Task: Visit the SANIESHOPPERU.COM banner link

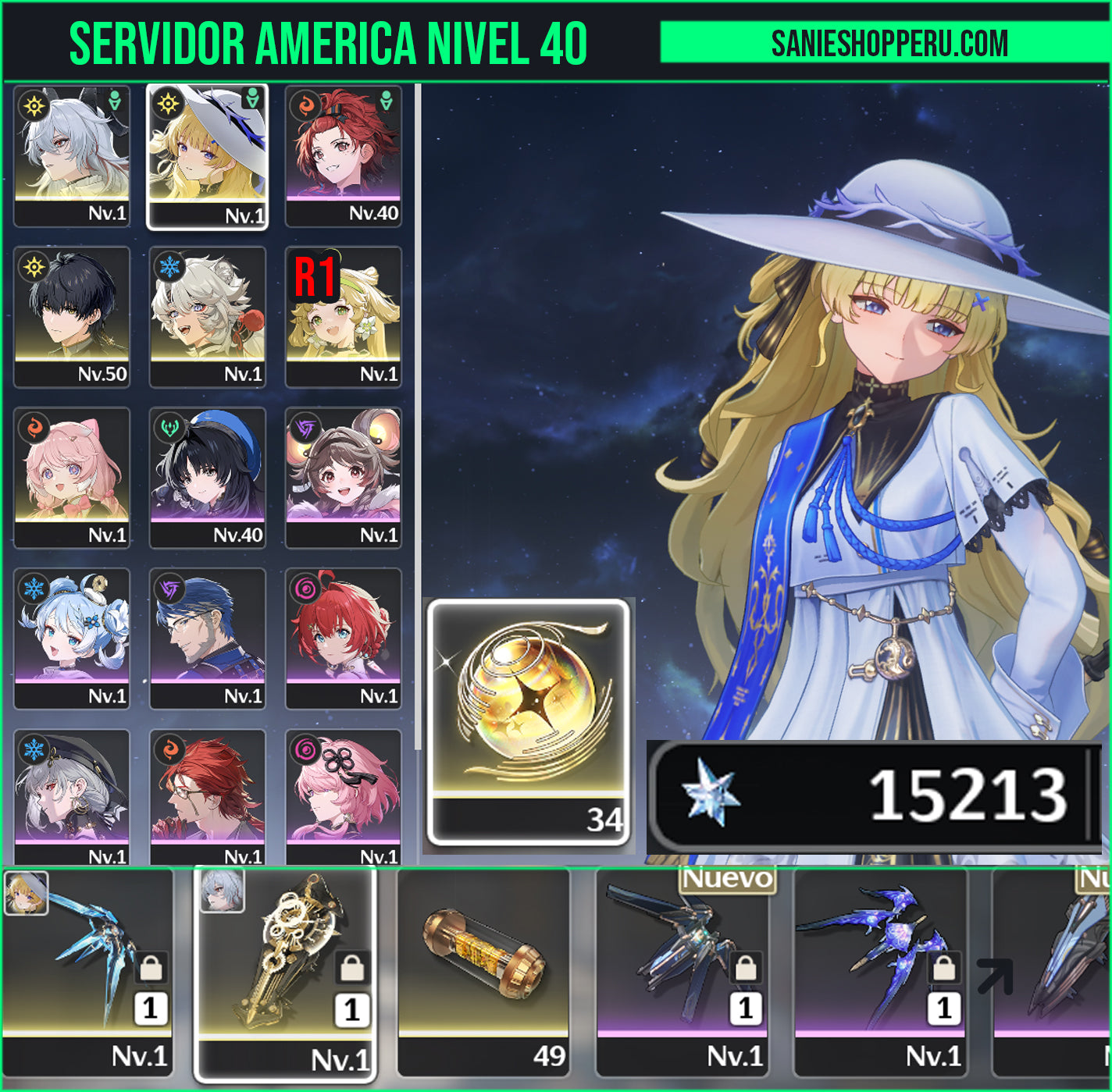Action: coord(889,42)
